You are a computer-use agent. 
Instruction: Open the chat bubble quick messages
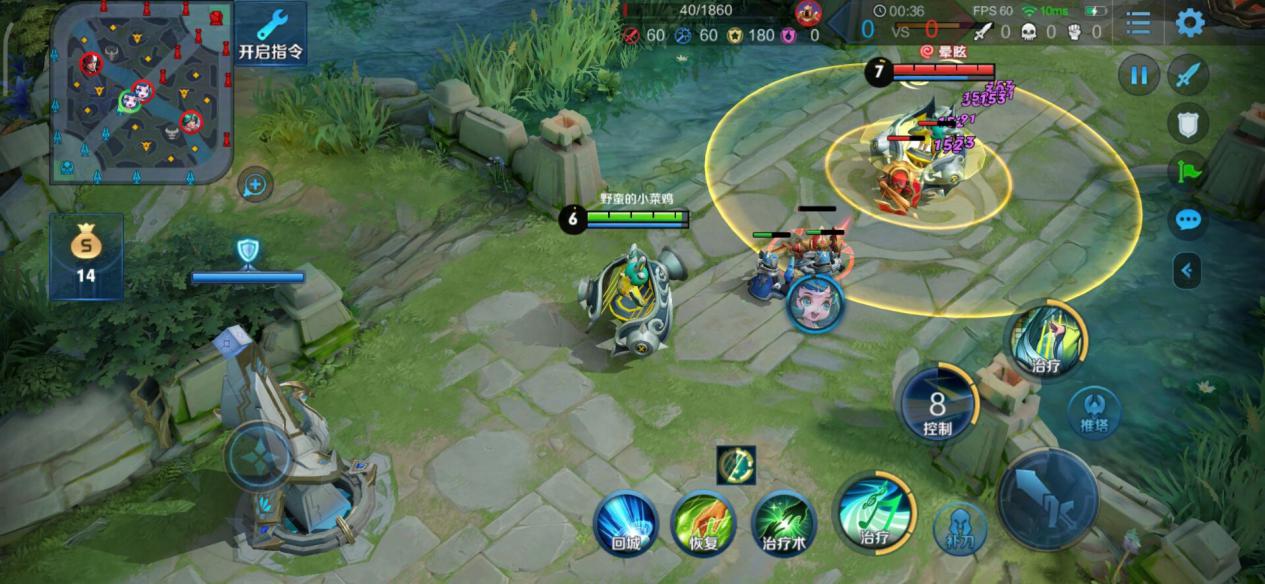coord(1188,220)
